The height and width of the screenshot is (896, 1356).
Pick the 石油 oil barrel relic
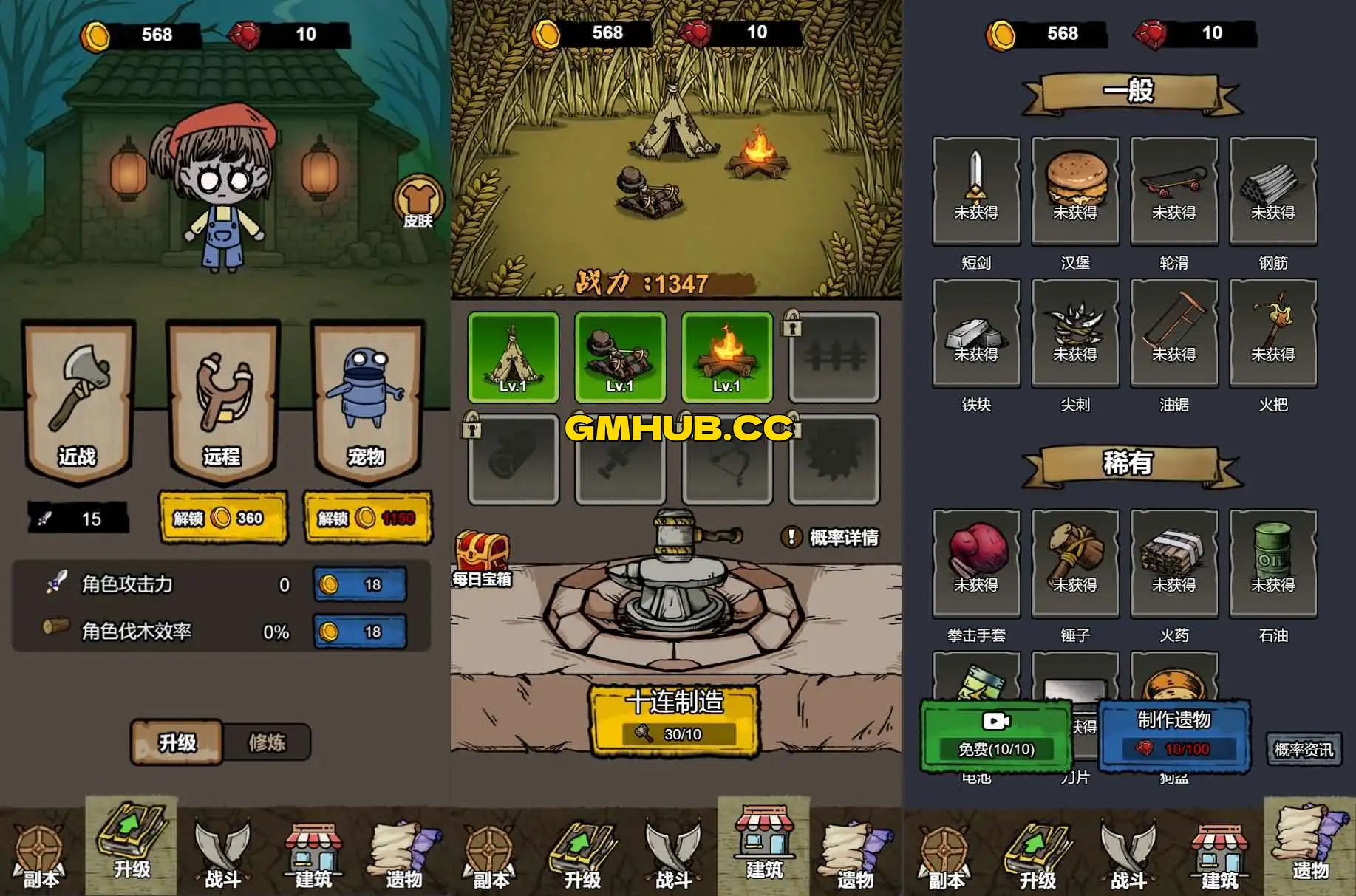pyautogui.click(x=1273, y=563)
